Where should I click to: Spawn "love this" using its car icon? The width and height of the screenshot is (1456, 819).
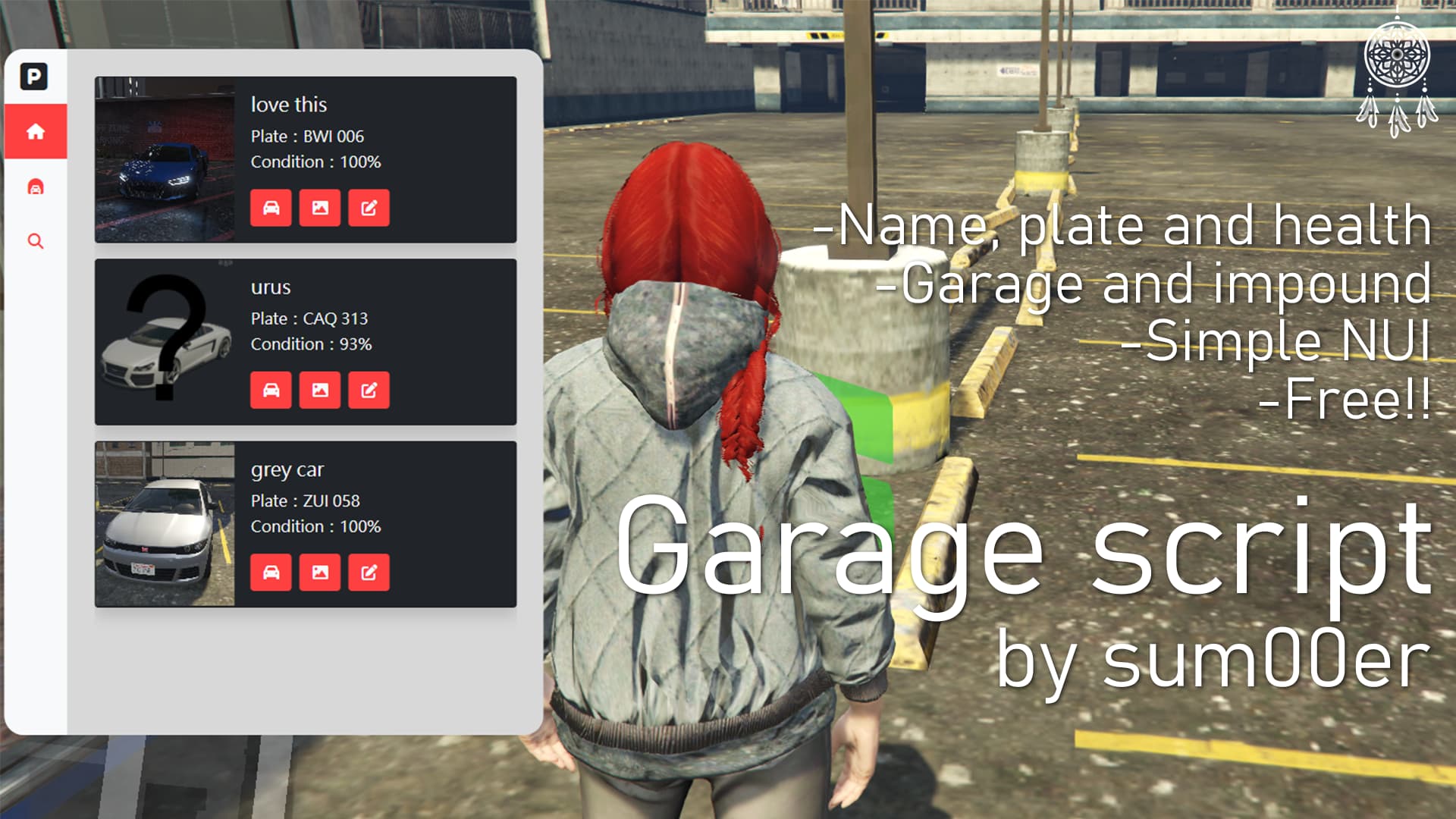click(x=271, y=209)
